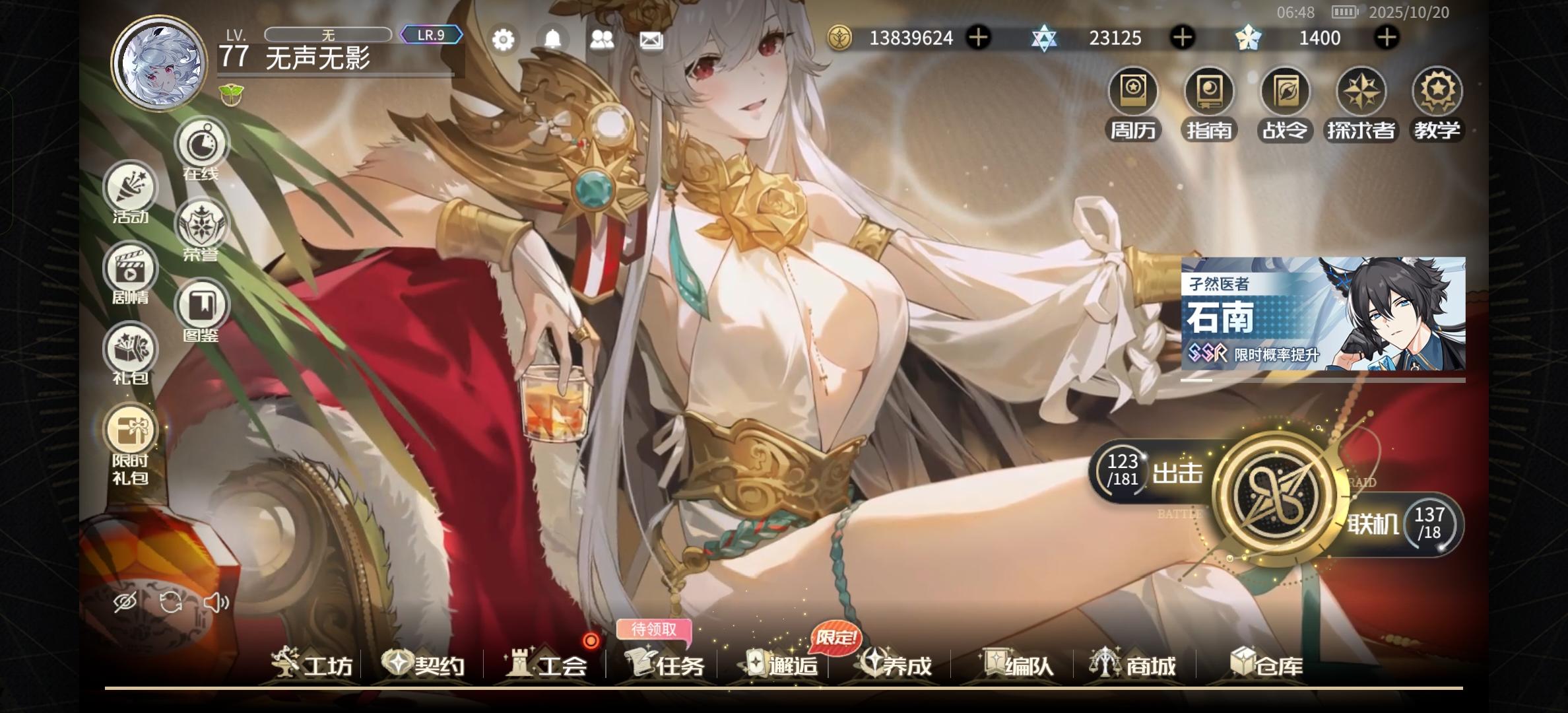Expand the mail inbox
This screenshot has height=713, width=1568.
[651, 40]
